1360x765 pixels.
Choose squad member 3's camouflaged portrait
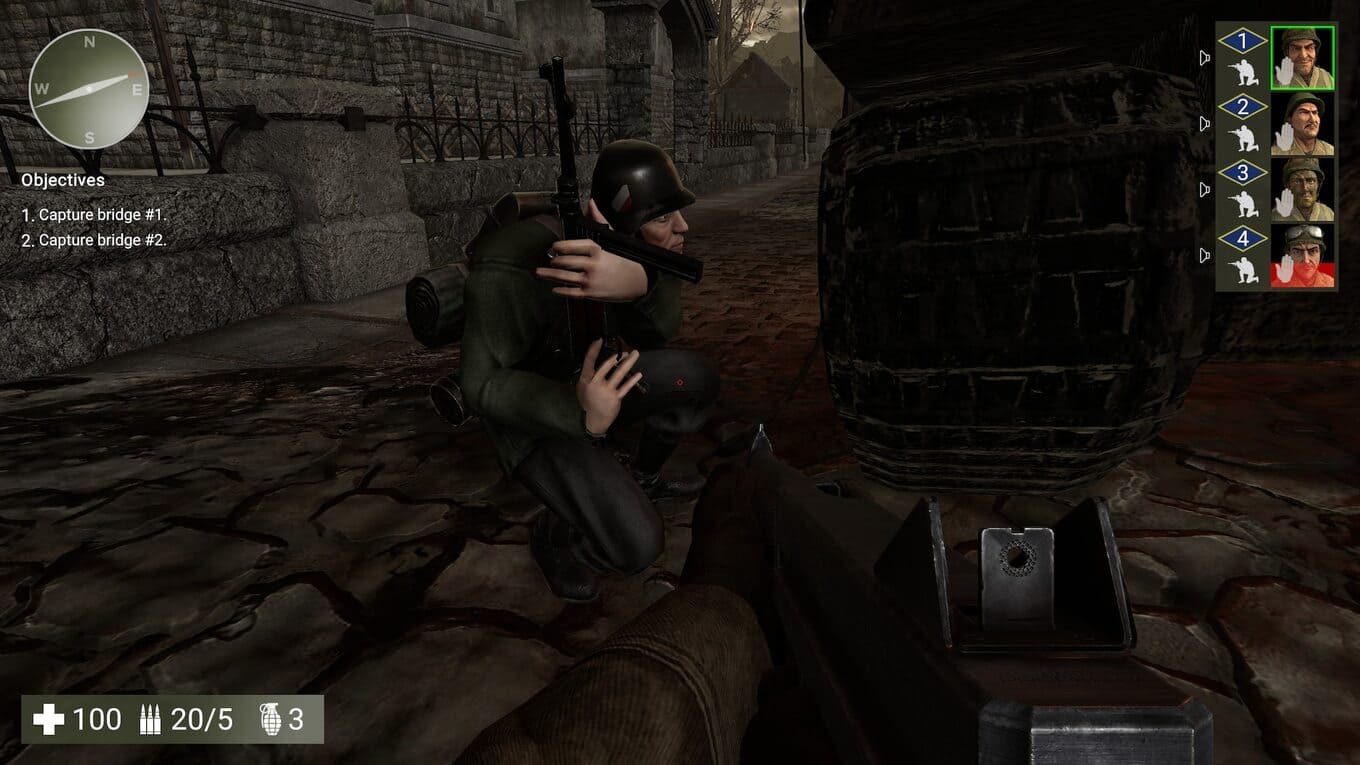pyautogui.click(x=1302, y=189)
